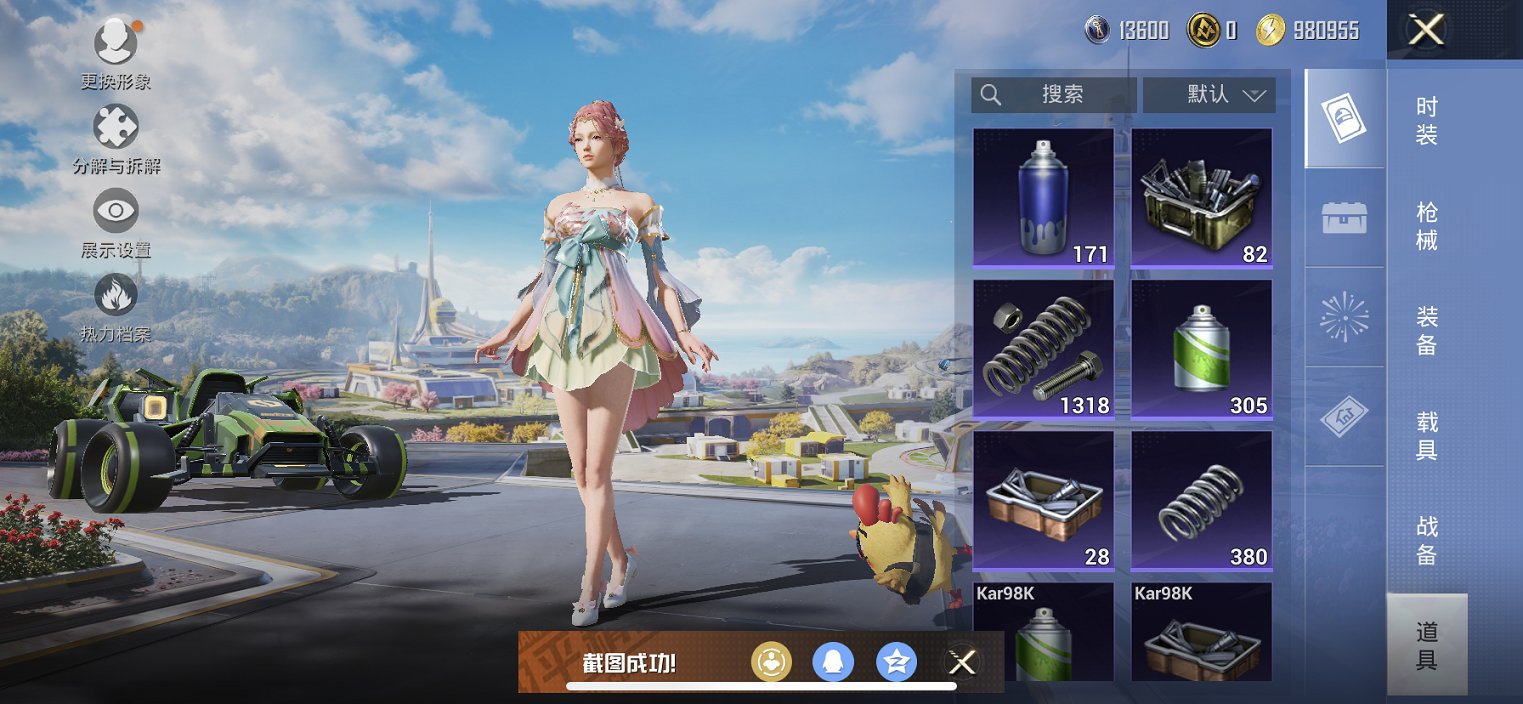Switch to the 装备 equipment tab
This screenshot has width=1523, height=704.
[1427, 331]
